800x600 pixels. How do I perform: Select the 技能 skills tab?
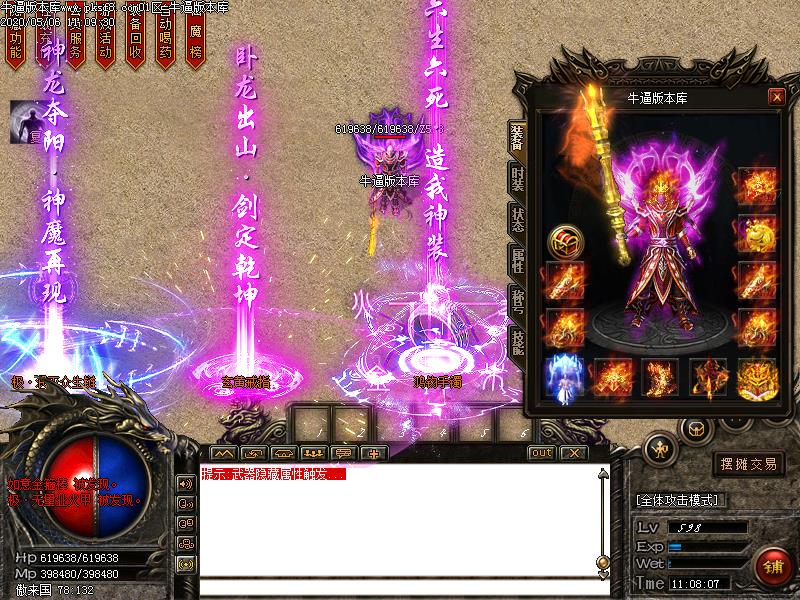(x=517, y=342)
